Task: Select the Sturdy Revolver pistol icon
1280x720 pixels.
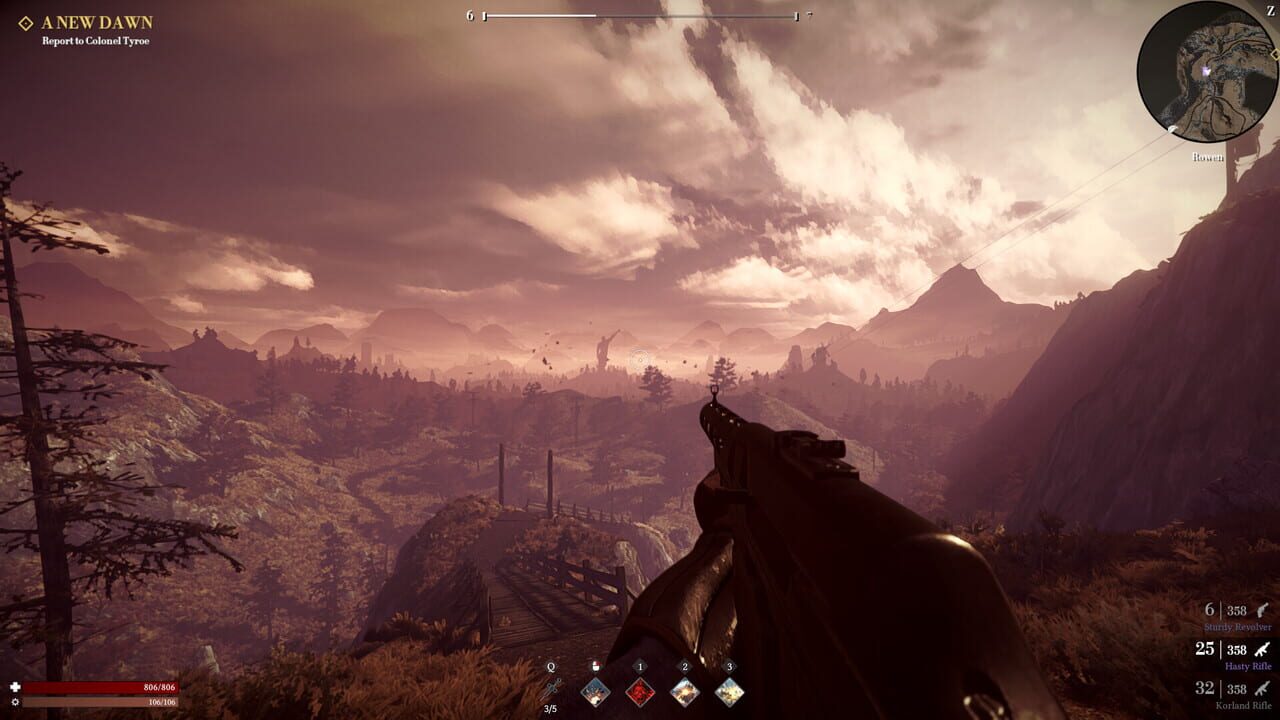Action: point(1261,611)
